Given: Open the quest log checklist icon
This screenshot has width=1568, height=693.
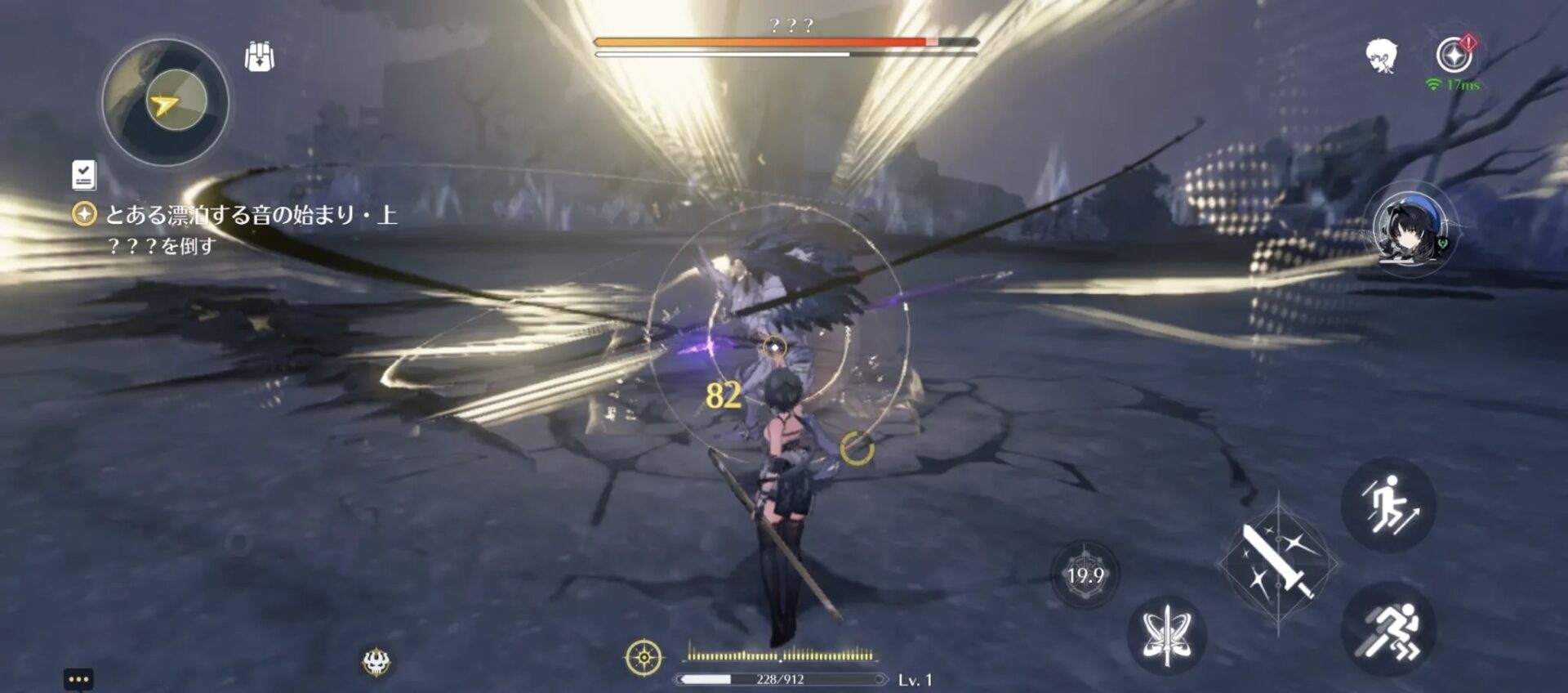Looking at the screenshot, I should coord(83,174).
